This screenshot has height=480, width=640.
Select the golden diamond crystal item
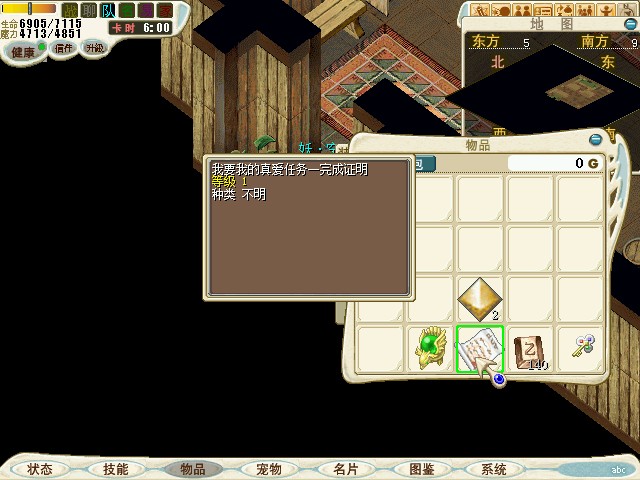click(x=480, y=298)
